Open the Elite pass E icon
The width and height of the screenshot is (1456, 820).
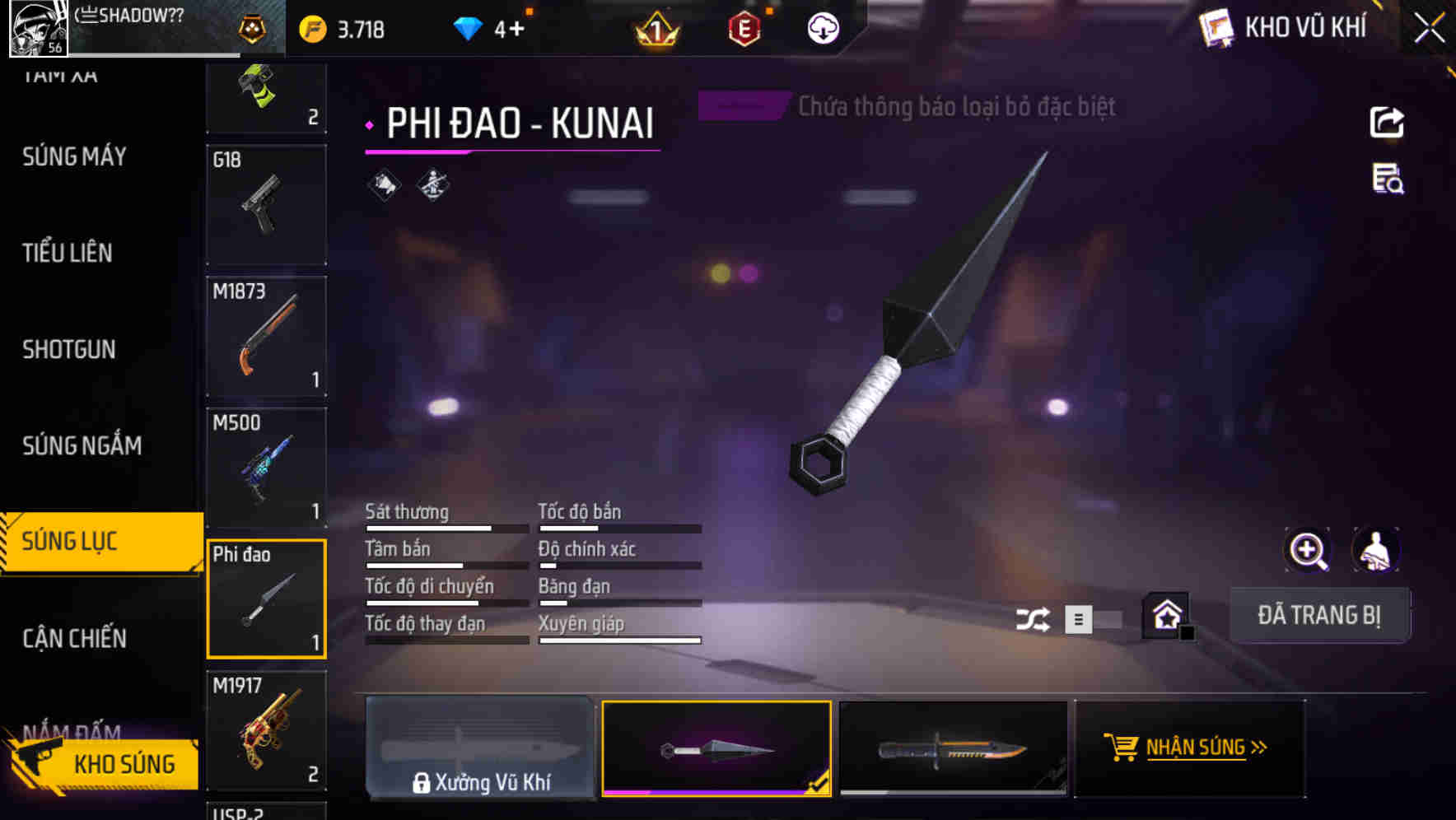[742, 29]
